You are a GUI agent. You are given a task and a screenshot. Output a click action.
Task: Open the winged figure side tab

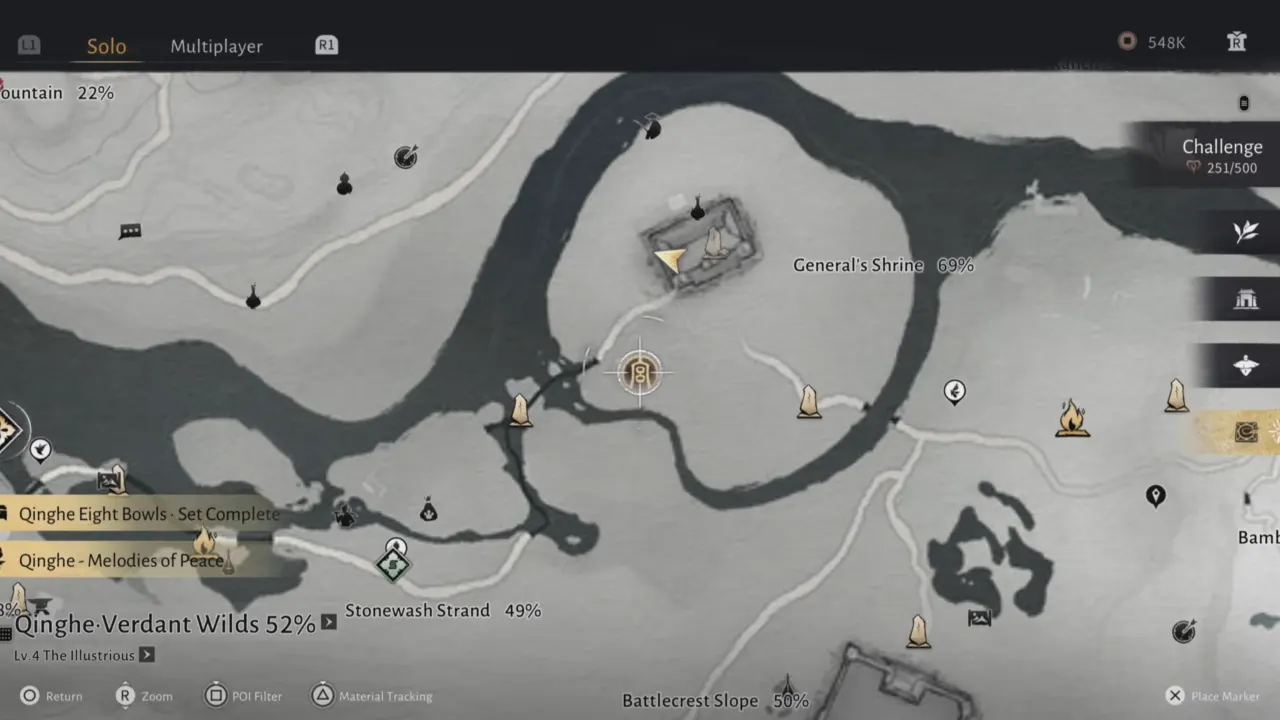pyautogui.click(x=1245, y=366)
